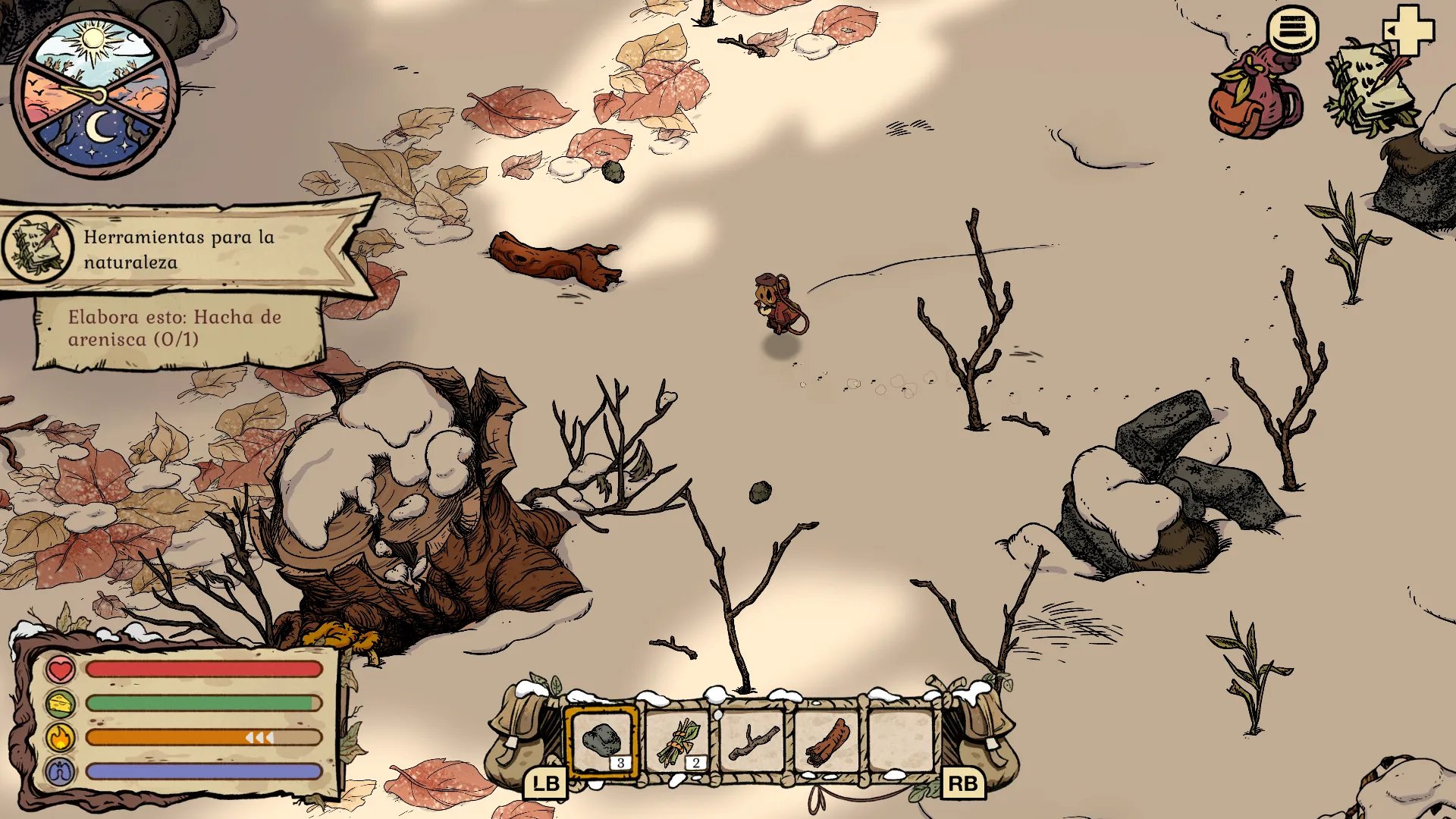Viewport: 1456px width, 819px height.
Task: Click the 'Hacha de arenisca' crafting objective
Action: (174, 328)
